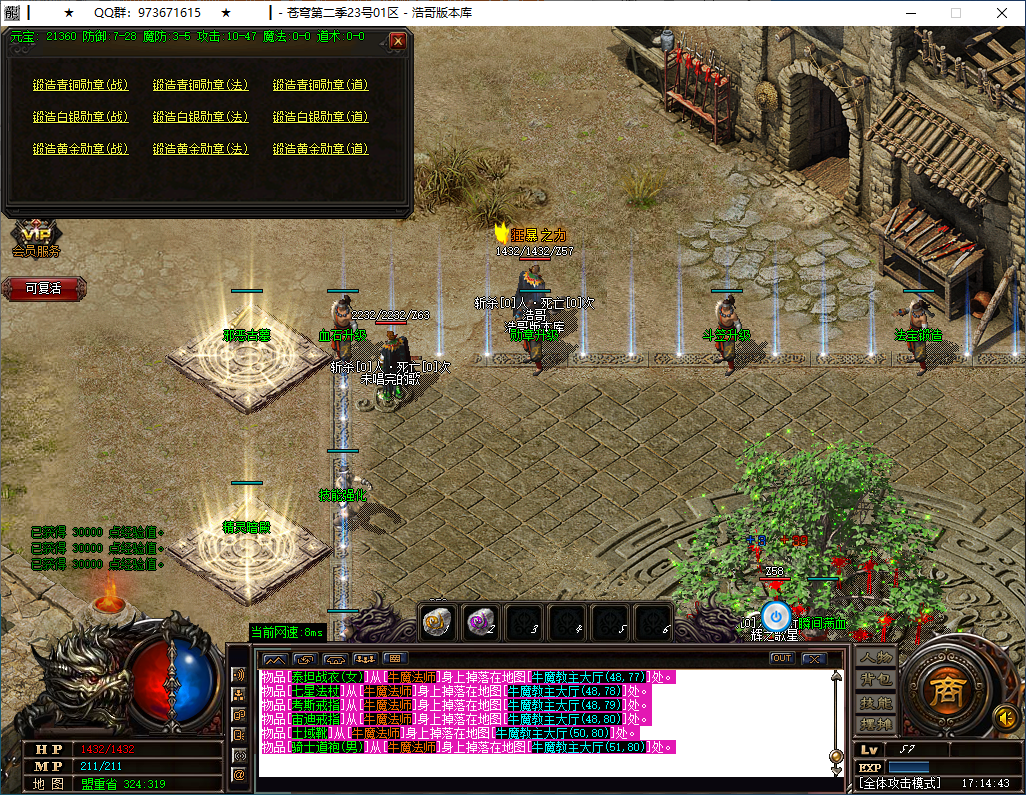The image size is (1026, 795).
Task: Use the item in hotbar slot 1
Action: coord(438,622)
